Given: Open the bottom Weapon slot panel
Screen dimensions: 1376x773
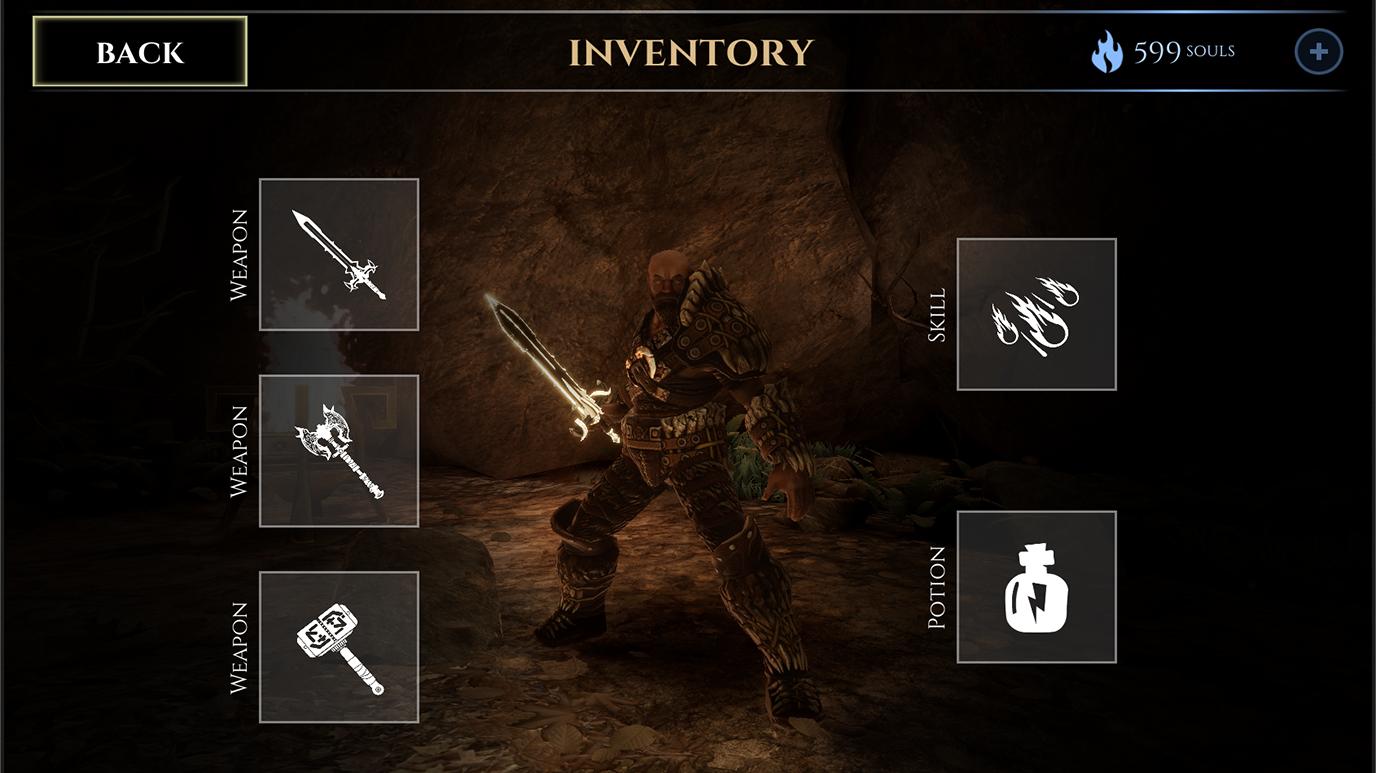Looking at the screenshot, I should tap(339, 647).
